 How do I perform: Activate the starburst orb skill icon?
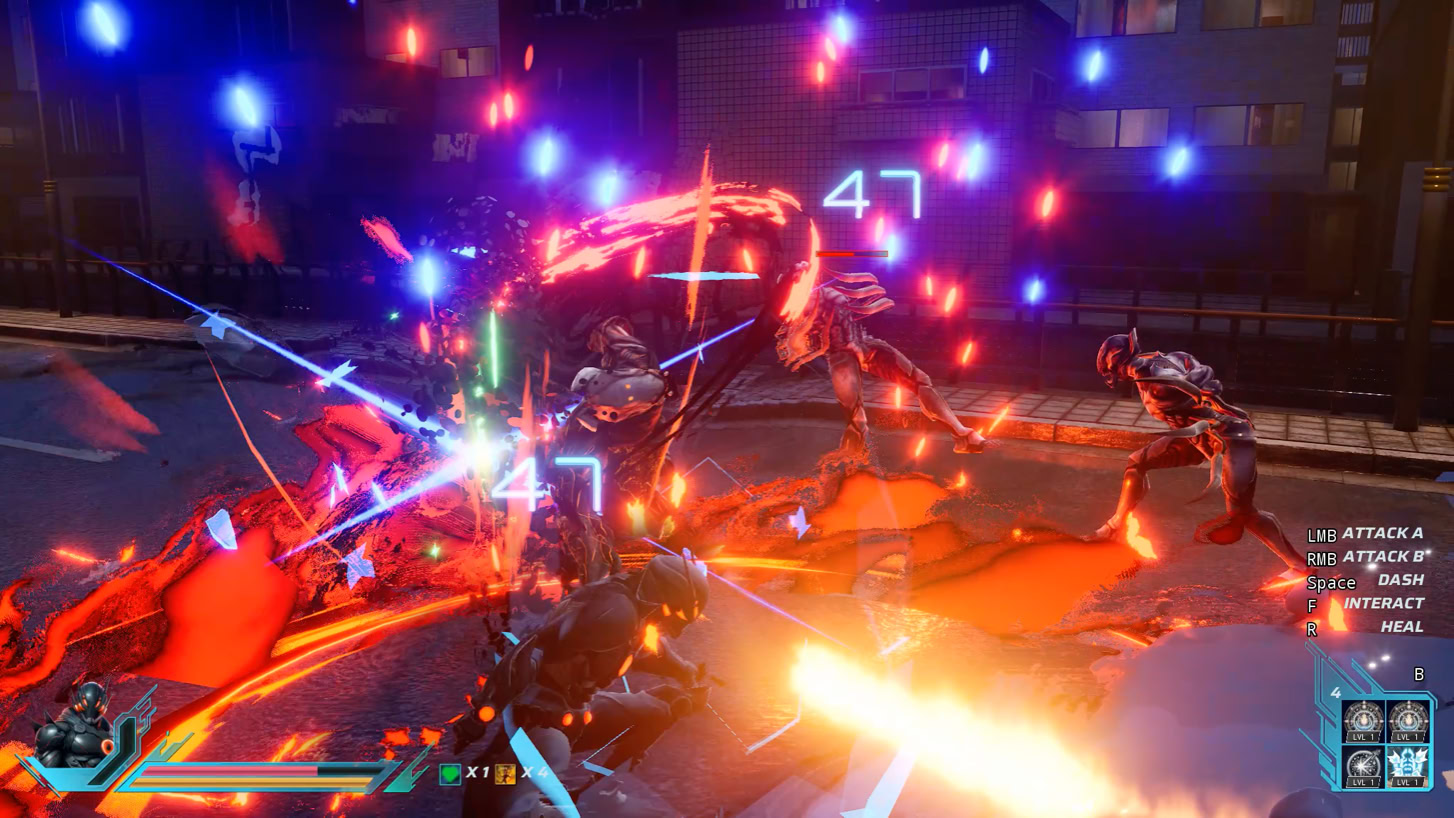point(1362,765)
